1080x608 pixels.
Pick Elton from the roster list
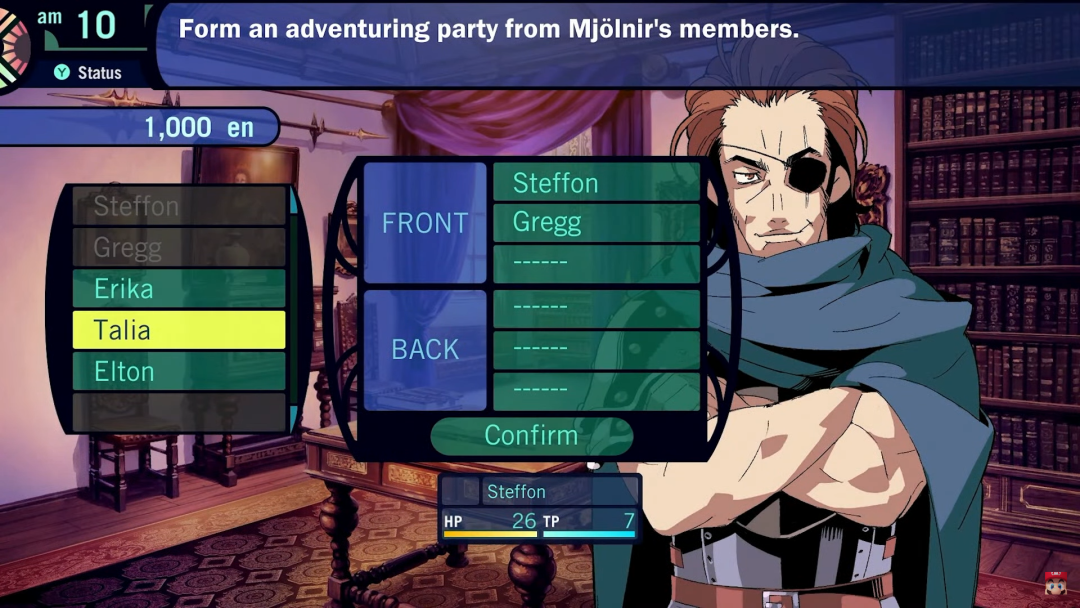[179, 372]
